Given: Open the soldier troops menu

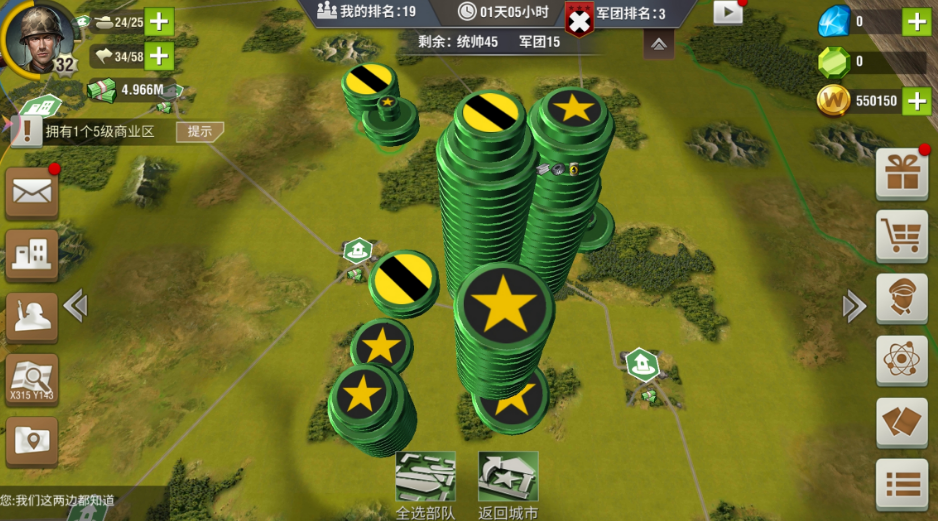Looking at the screenshot, I should pyautogui.click(x=32, y=317).
